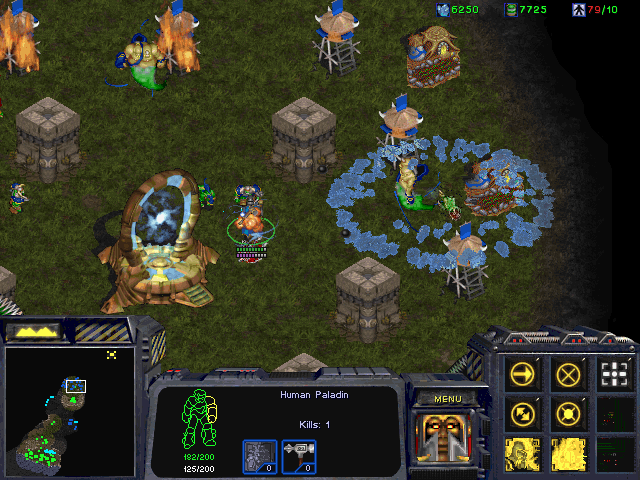Image resolution: width=640 pixels, height=480 pixels.
Task: Choose the Attack crosshair command
Action: [x=614, y=374]
